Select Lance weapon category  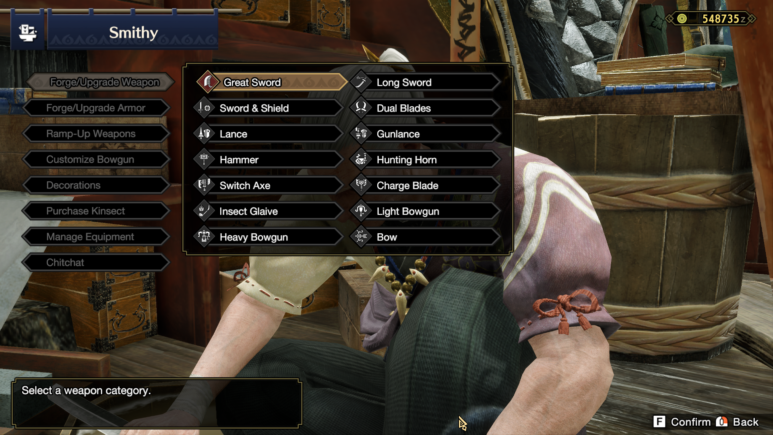coord(267,134)
